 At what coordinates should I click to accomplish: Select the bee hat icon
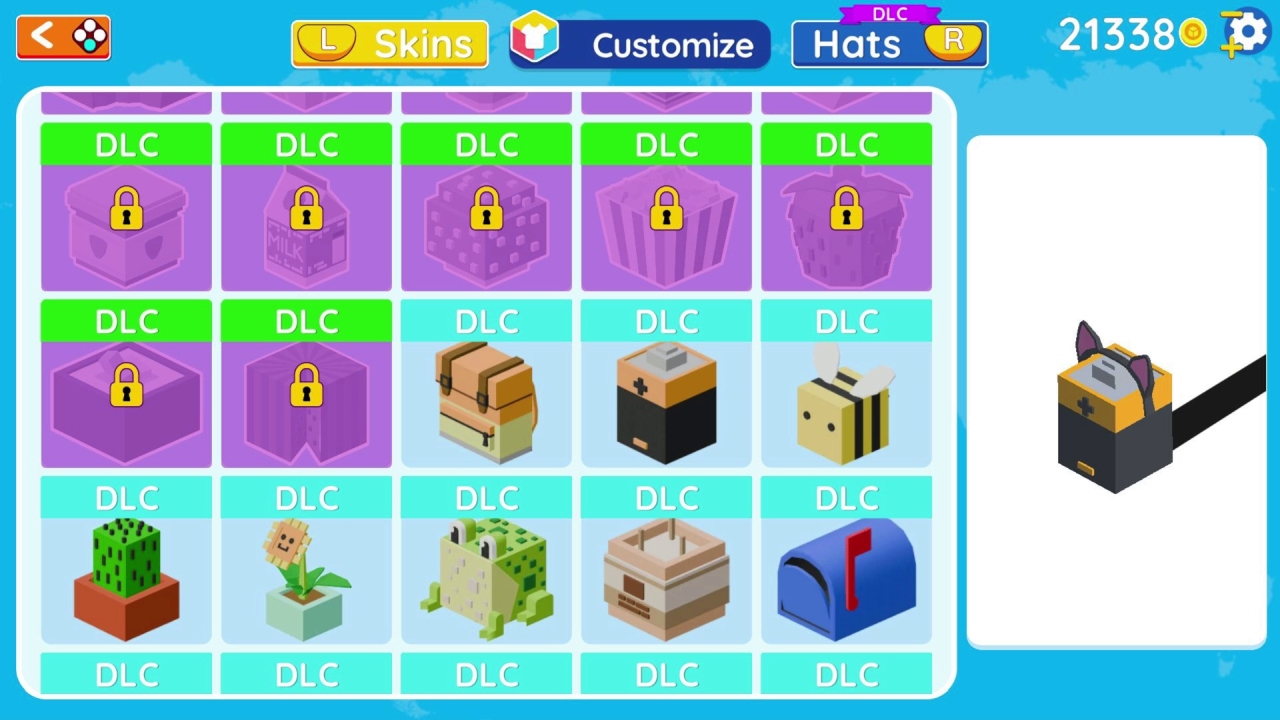click(847, 400)
